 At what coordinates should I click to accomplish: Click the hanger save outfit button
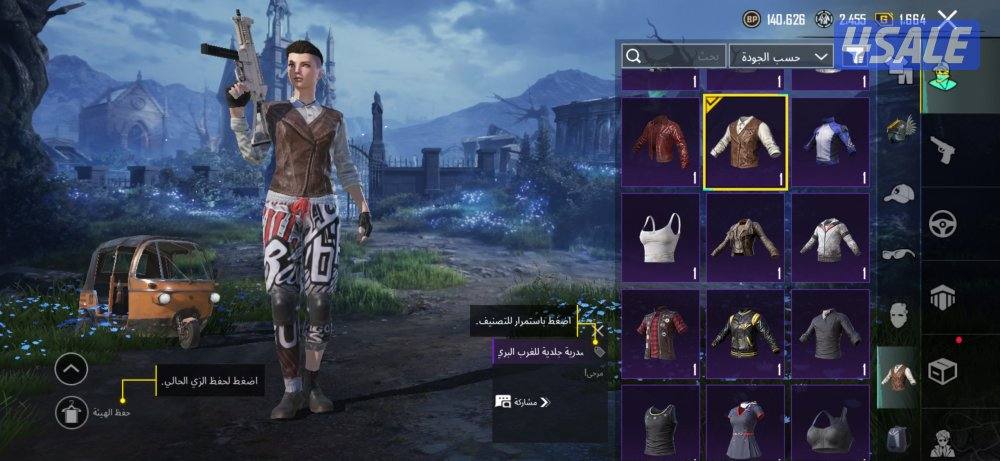pos(71,409)
